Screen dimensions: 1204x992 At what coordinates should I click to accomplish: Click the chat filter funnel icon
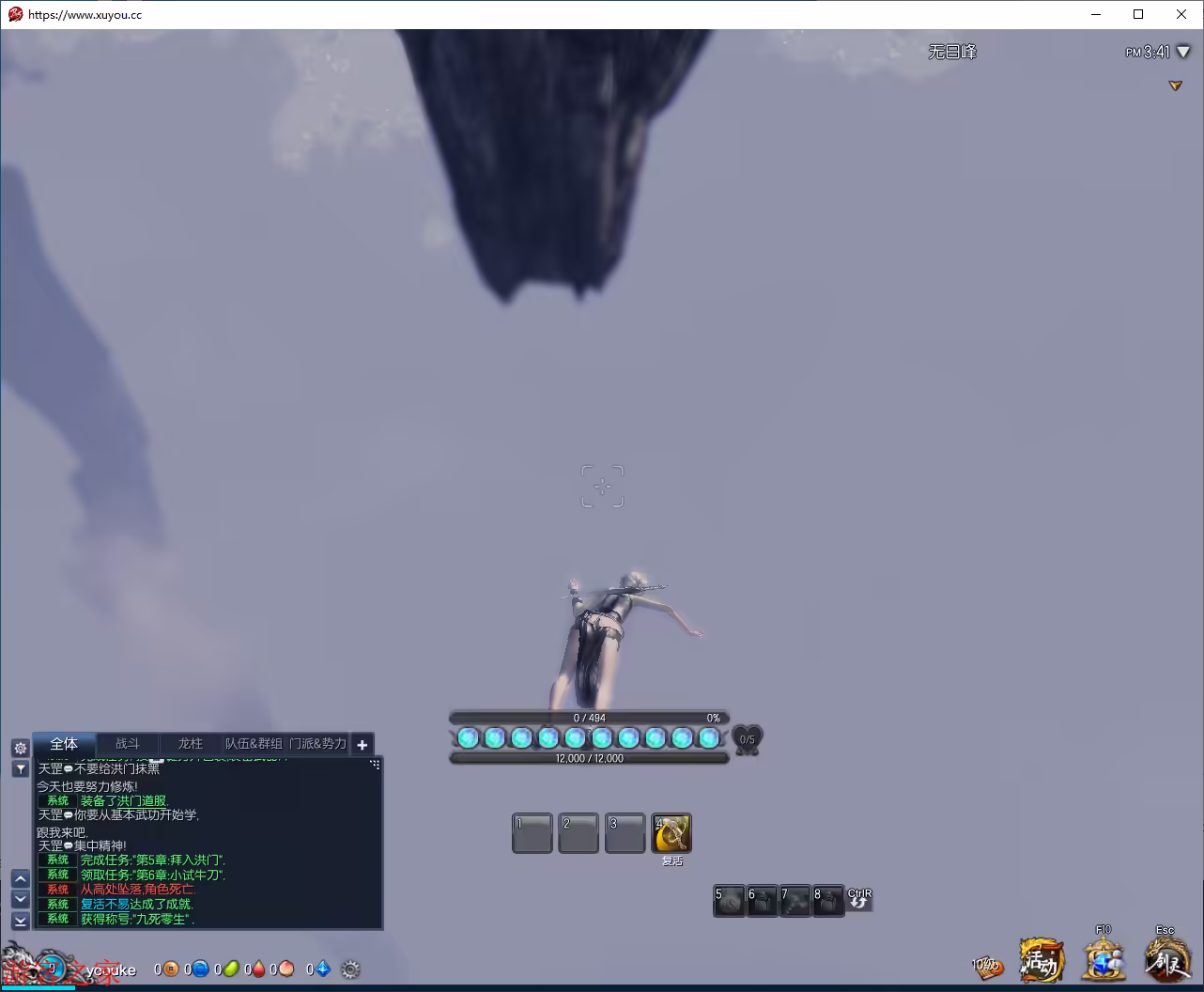20,769
